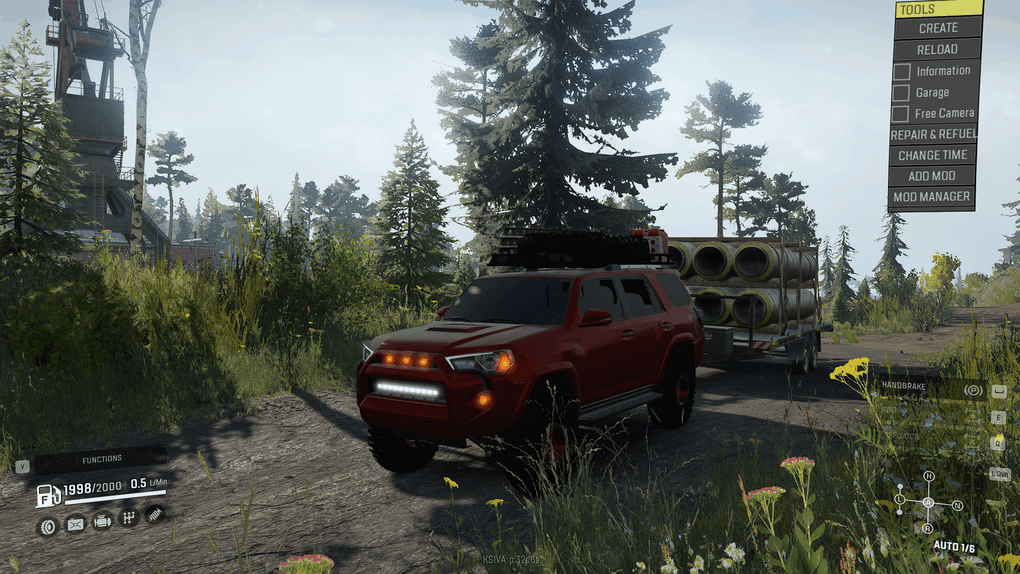Open the CHANGE TIME option
This screenshot has height=574, width=1020.
(x=932, y=155)
